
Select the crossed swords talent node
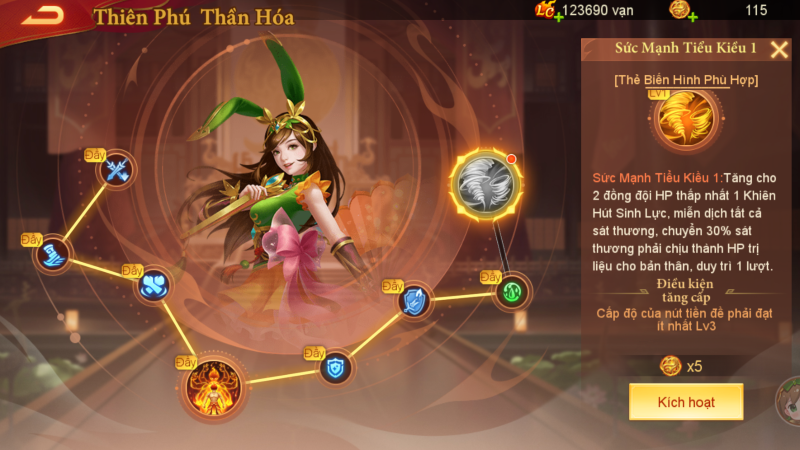[117, 171]
